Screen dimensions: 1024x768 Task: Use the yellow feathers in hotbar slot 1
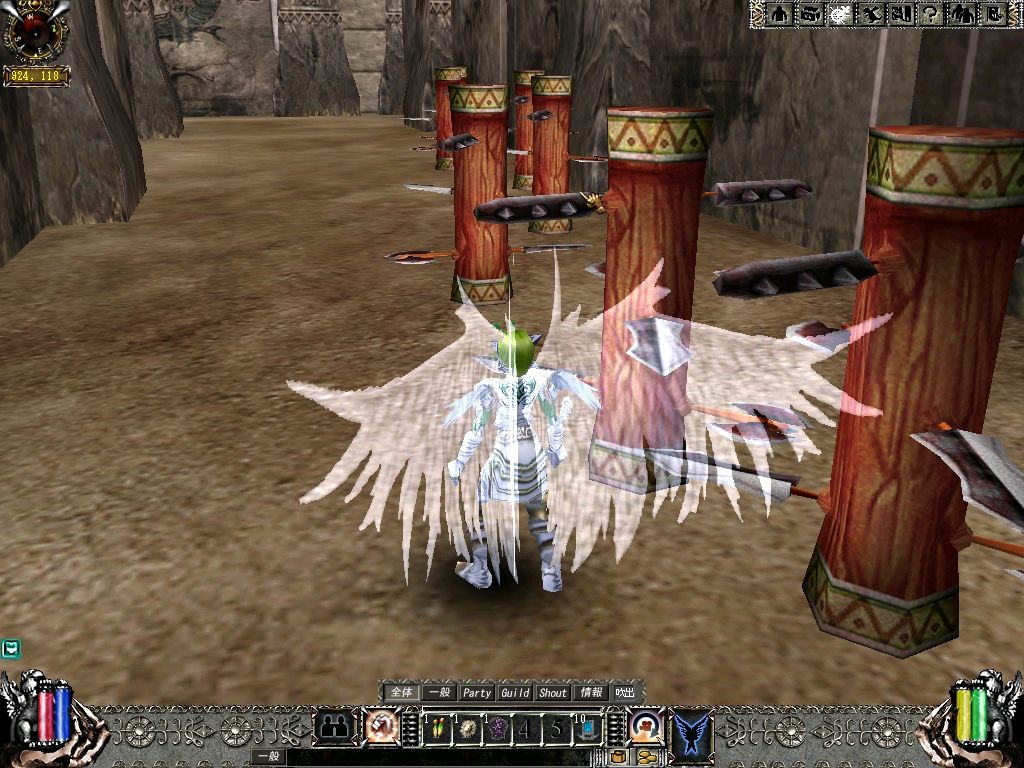point(438,729)
